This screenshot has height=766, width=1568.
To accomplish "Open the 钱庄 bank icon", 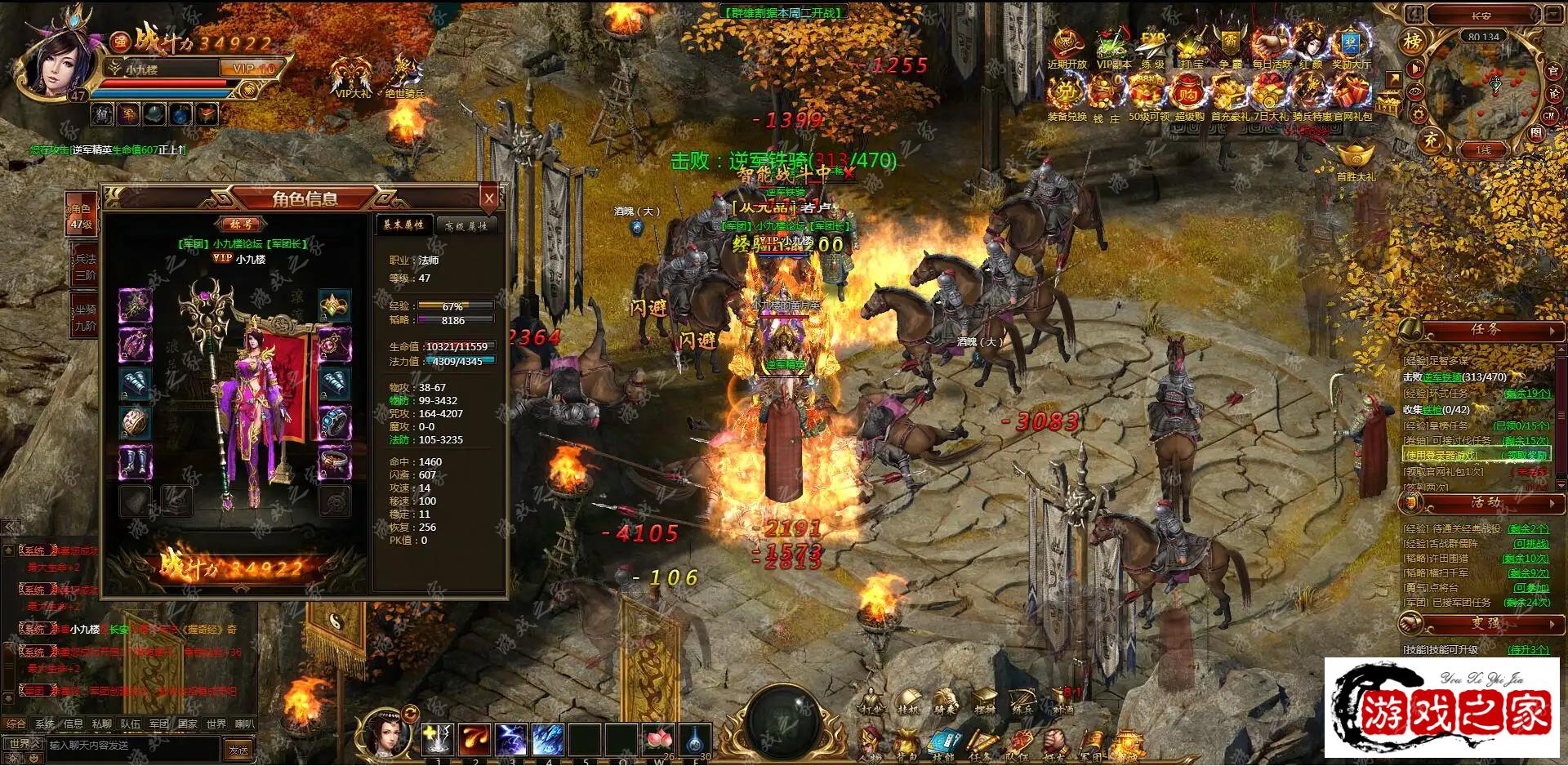I will click(x=1106, y=96).
